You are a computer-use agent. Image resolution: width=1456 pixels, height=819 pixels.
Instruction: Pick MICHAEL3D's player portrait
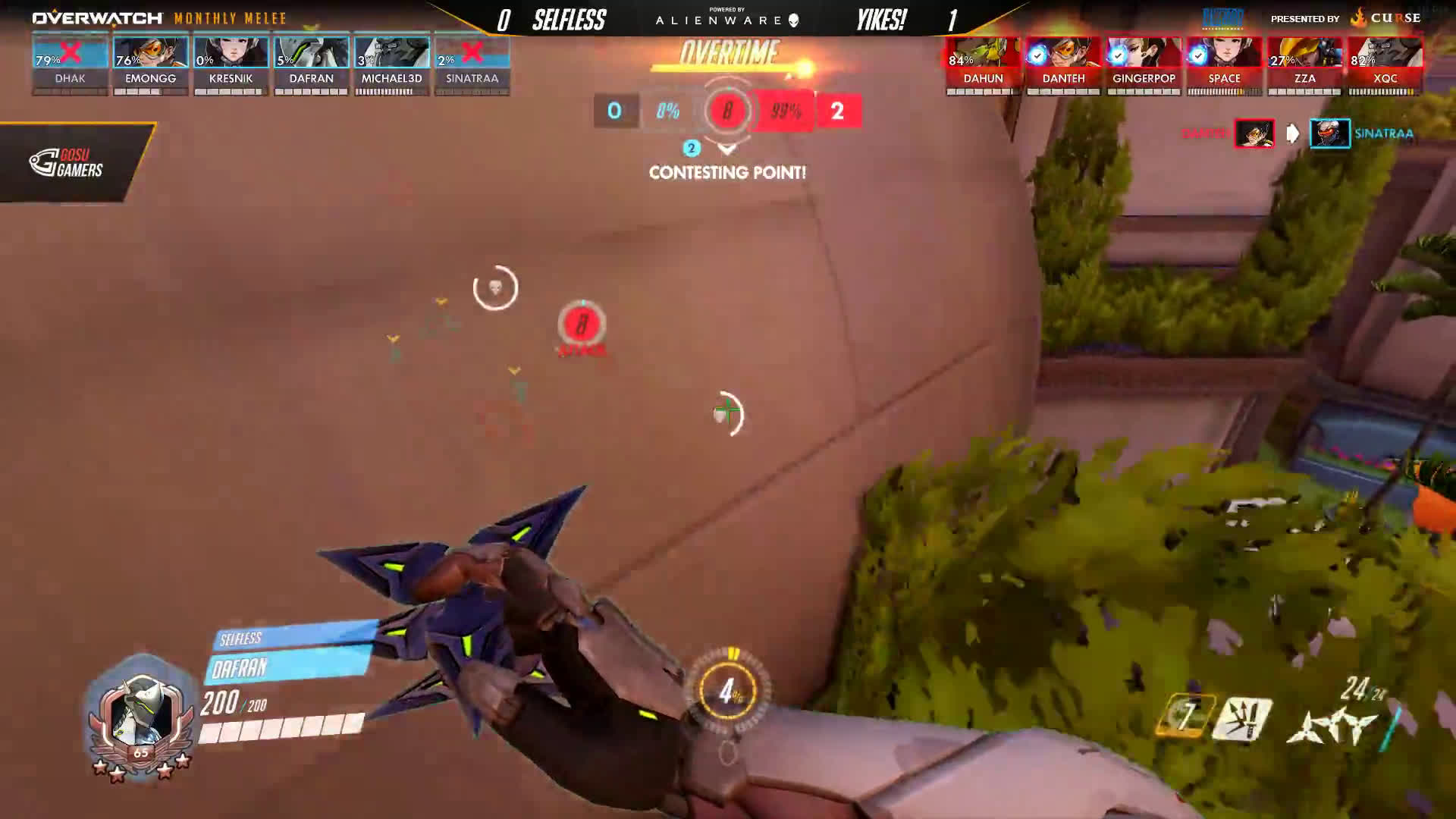coord(391,54)
